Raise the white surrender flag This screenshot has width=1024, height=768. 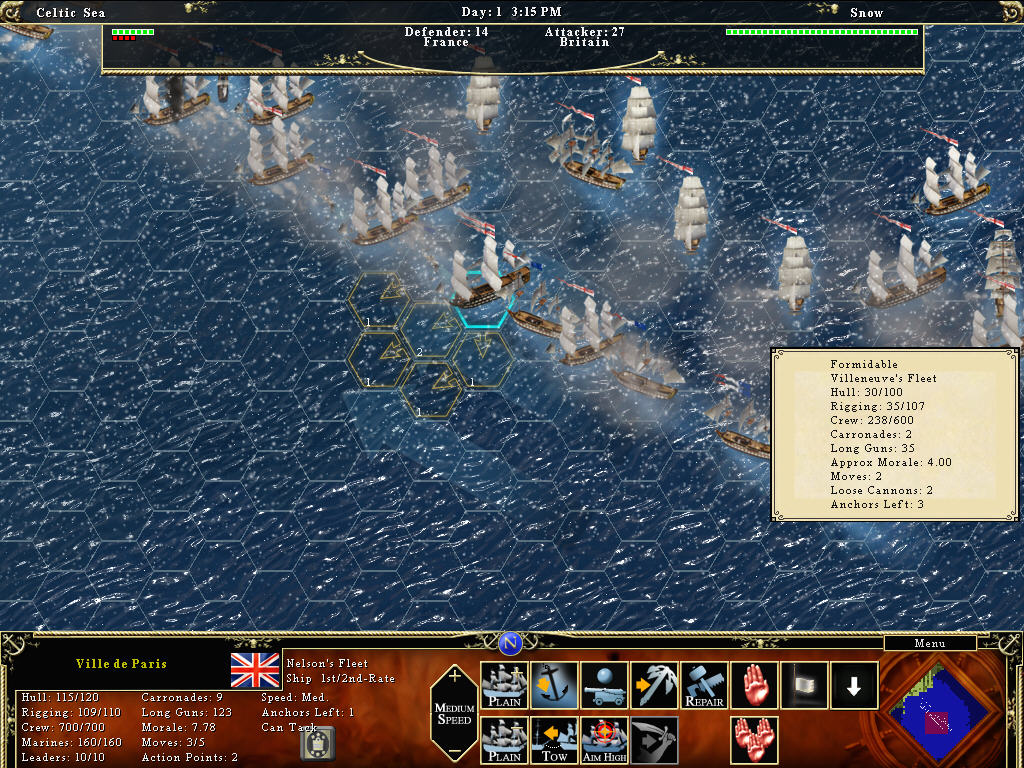point(805,686)
